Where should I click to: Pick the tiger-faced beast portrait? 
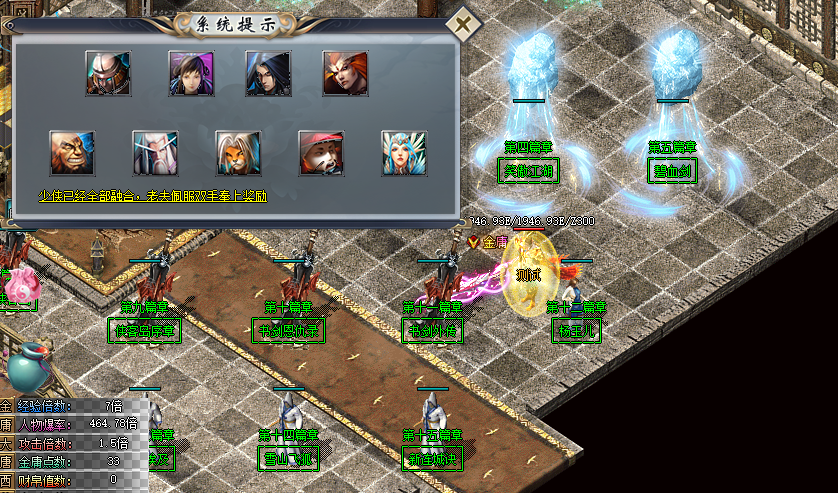click(x=238, y=153)
